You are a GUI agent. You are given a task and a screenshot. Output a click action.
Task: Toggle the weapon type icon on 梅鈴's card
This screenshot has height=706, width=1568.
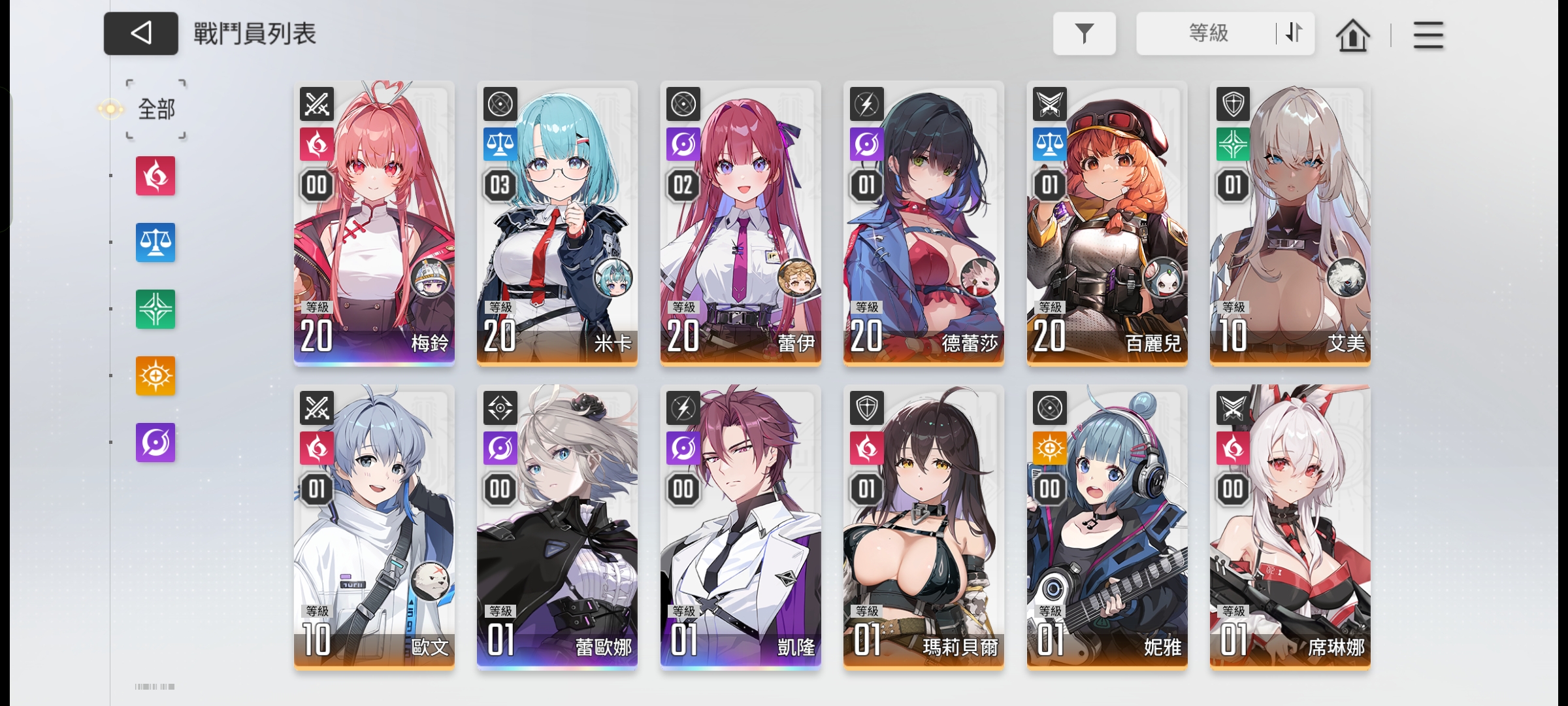[316, 103]
